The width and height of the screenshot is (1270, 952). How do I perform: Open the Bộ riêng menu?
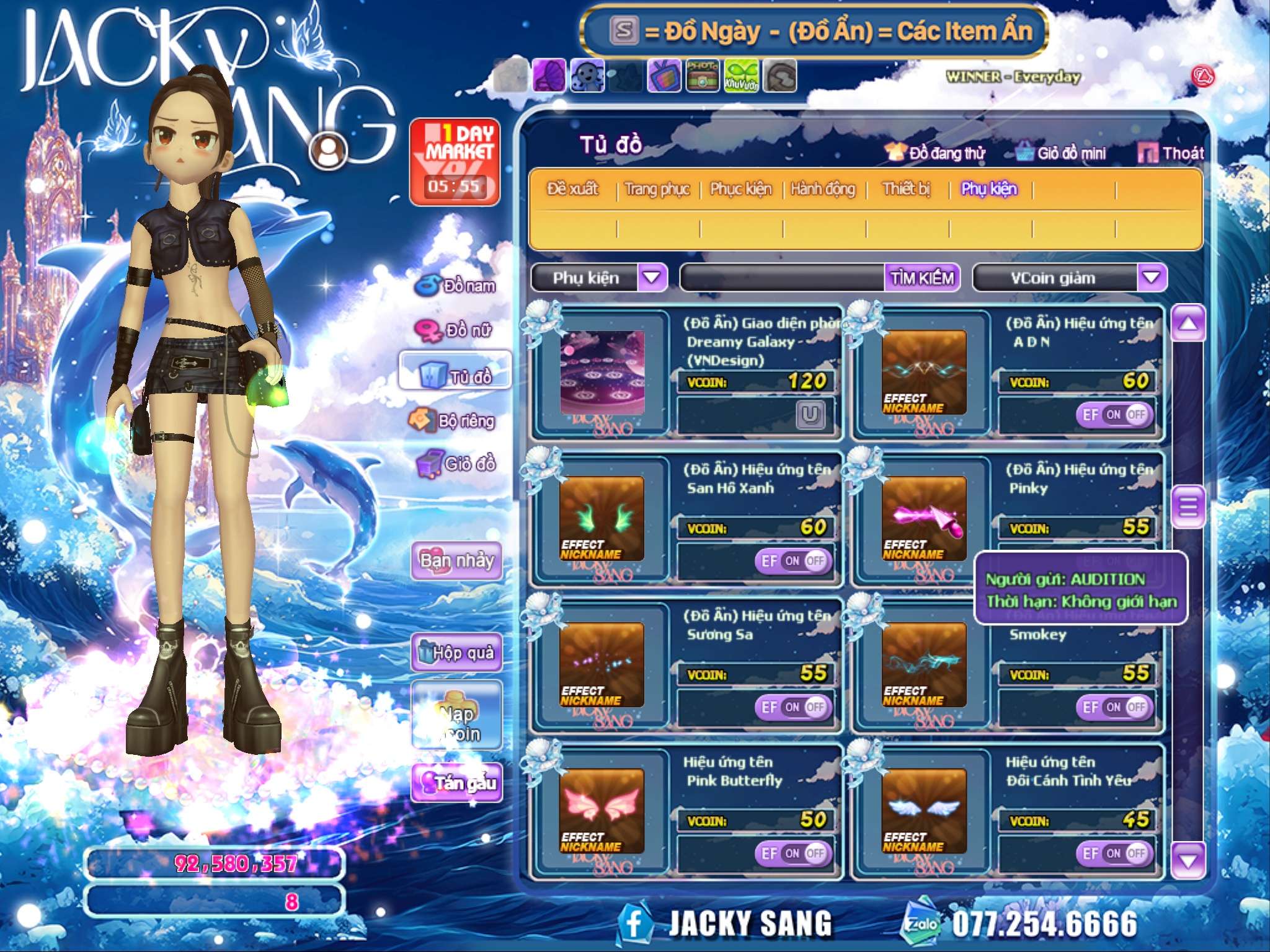point(453,421)
